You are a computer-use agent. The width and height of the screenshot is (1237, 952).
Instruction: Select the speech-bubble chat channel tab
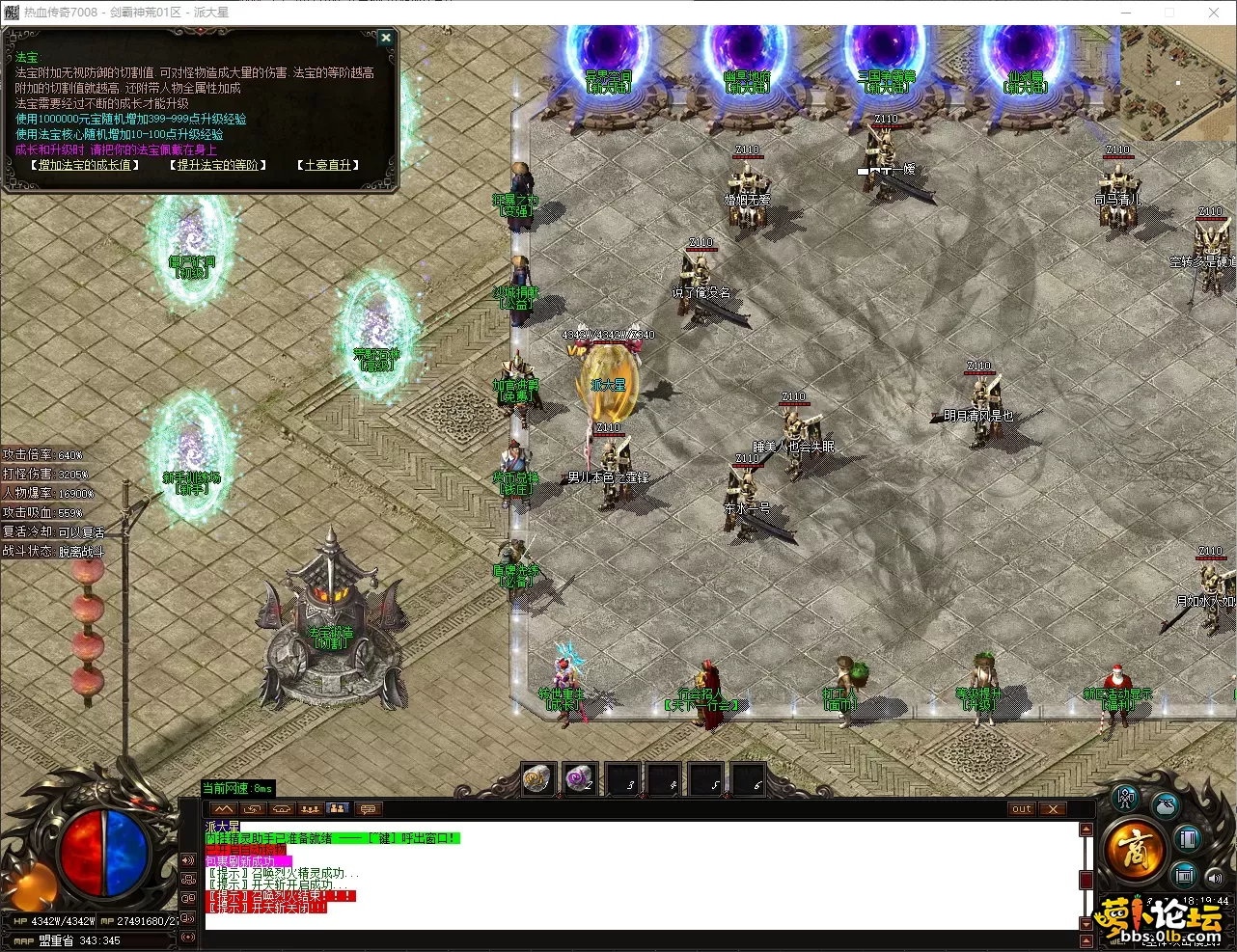click(368, 809)
